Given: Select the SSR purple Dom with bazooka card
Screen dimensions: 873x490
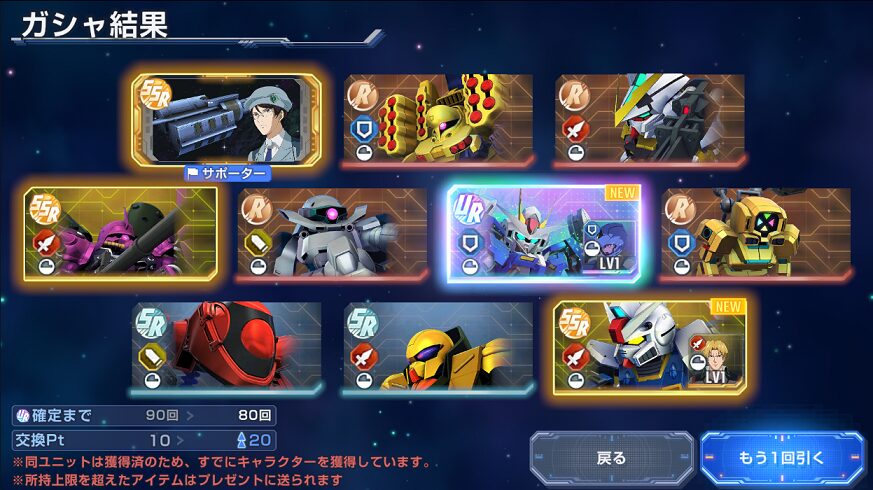Looking at the screenshot, I should click(x=120, y=233).
